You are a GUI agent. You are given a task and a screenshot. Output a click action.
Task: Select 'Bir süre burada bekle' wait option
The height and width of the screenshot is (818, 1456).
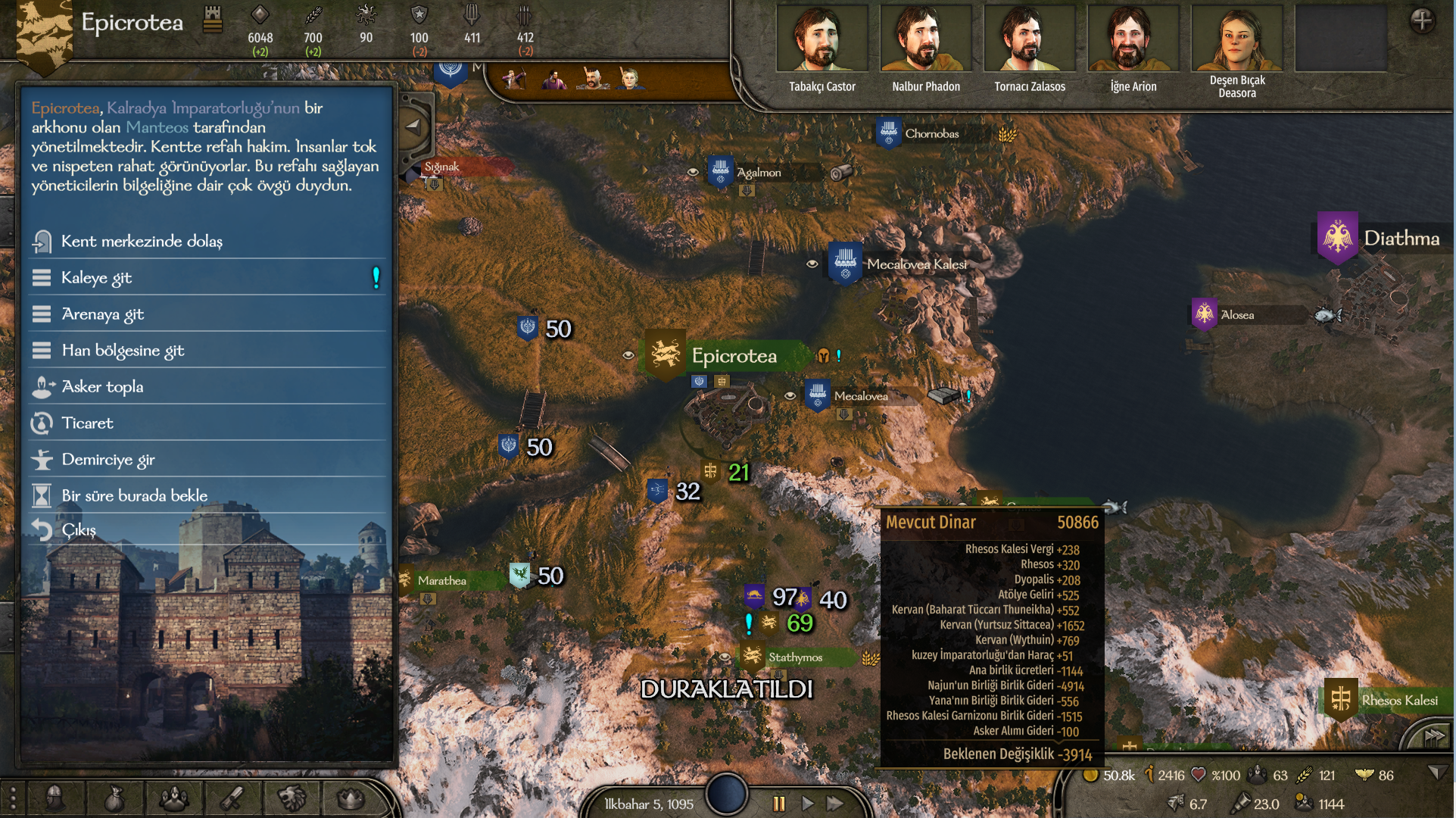click(x=134, y=496)
